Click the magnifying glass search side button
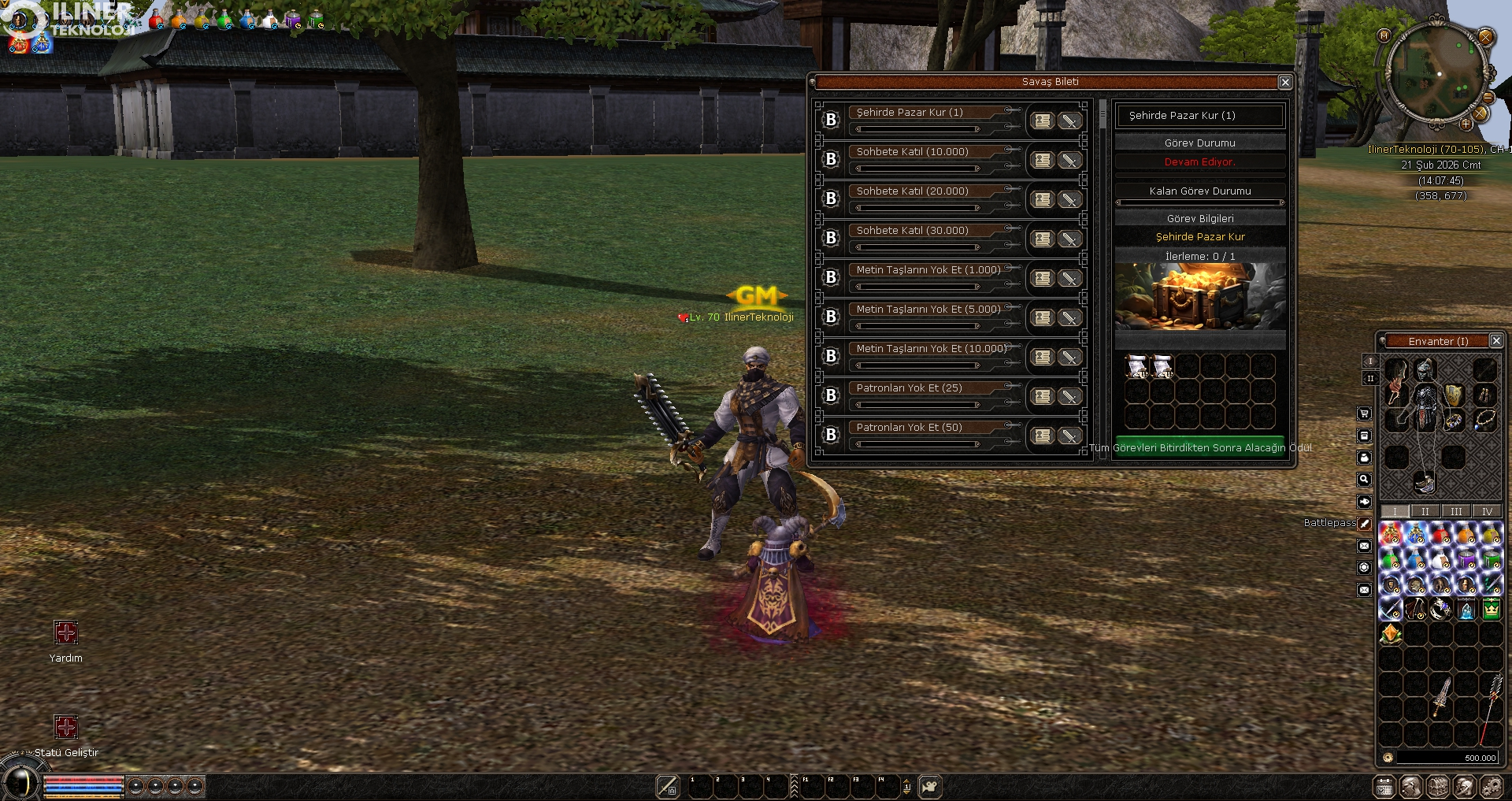Viewport: 1512px width, 801px height. [x=1365, y=480]
